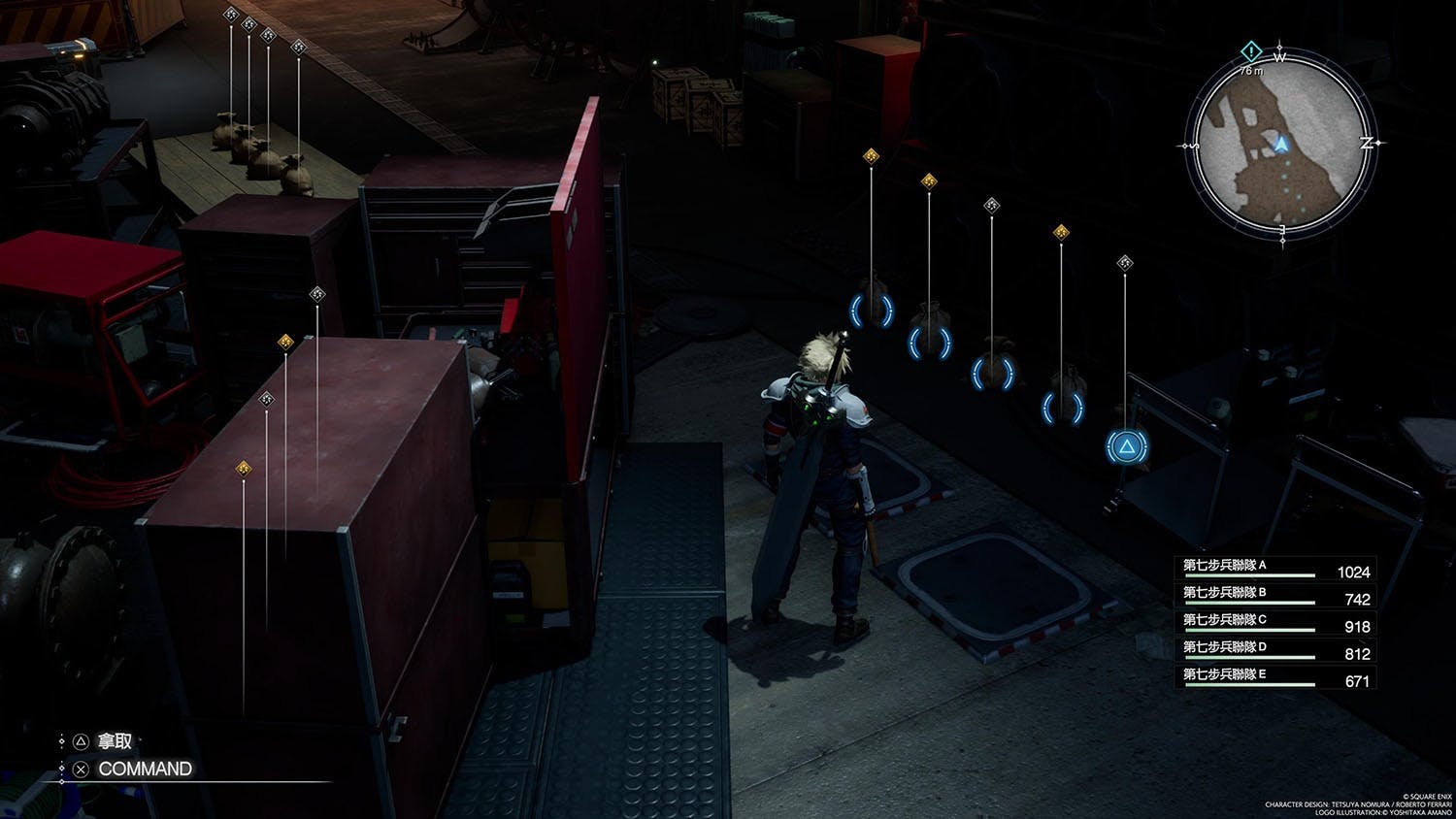
Task: Click the objective marker showing 76 m
Action: click(x=1252, y=50)
